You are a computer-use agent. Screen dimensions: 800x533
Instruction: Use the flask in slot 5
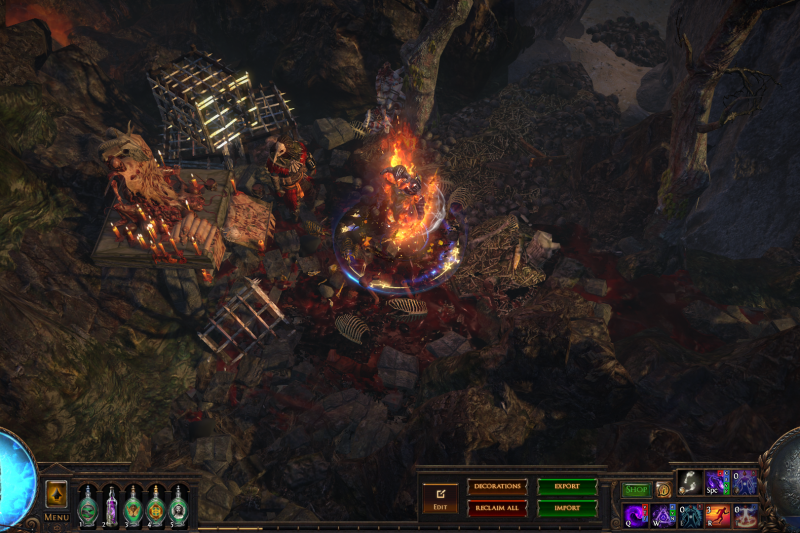tap(179, 504)
